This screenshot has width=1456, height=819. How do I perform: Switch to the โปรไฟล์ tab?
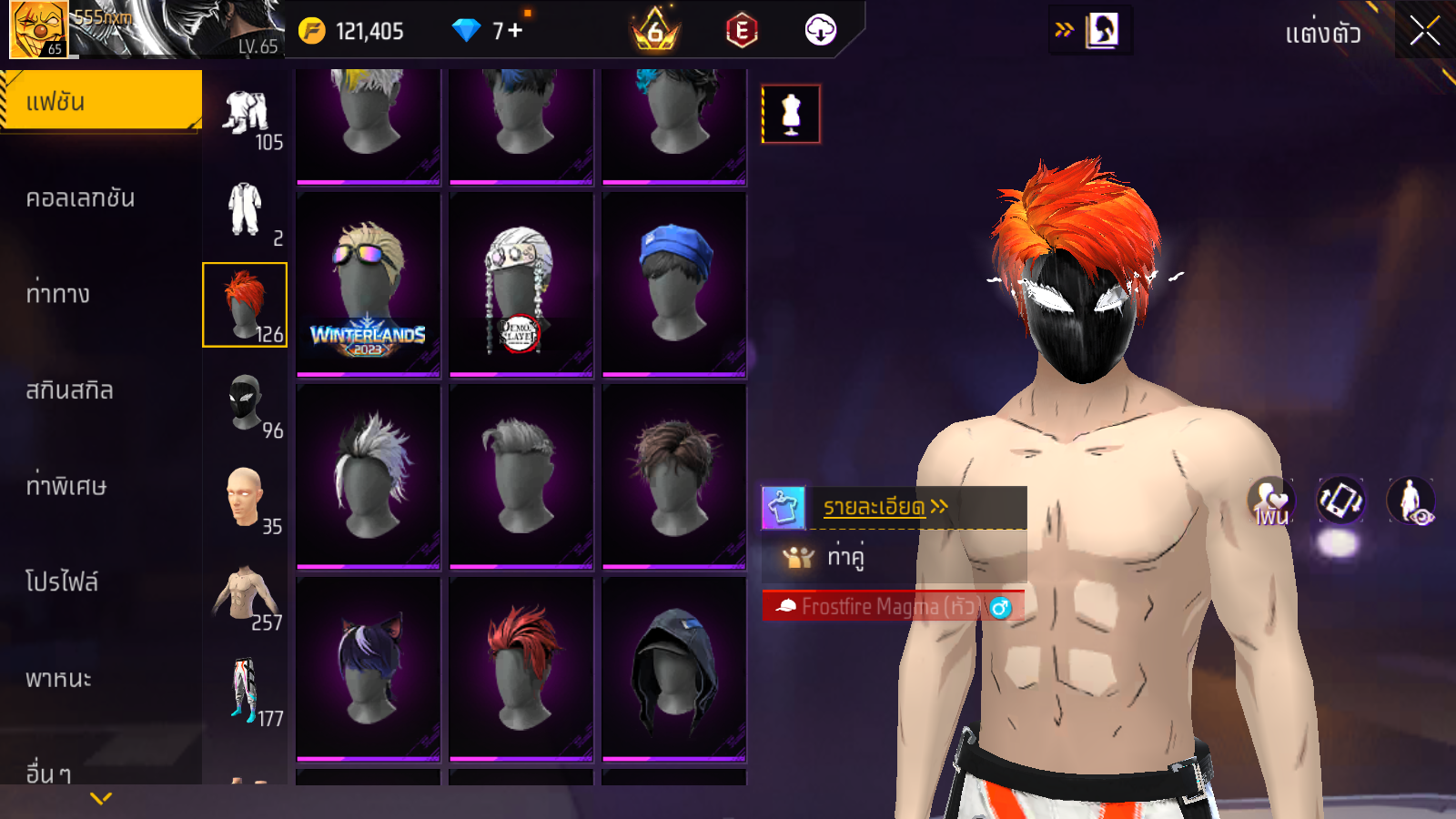pyautogui.click(x=62, y=582)
